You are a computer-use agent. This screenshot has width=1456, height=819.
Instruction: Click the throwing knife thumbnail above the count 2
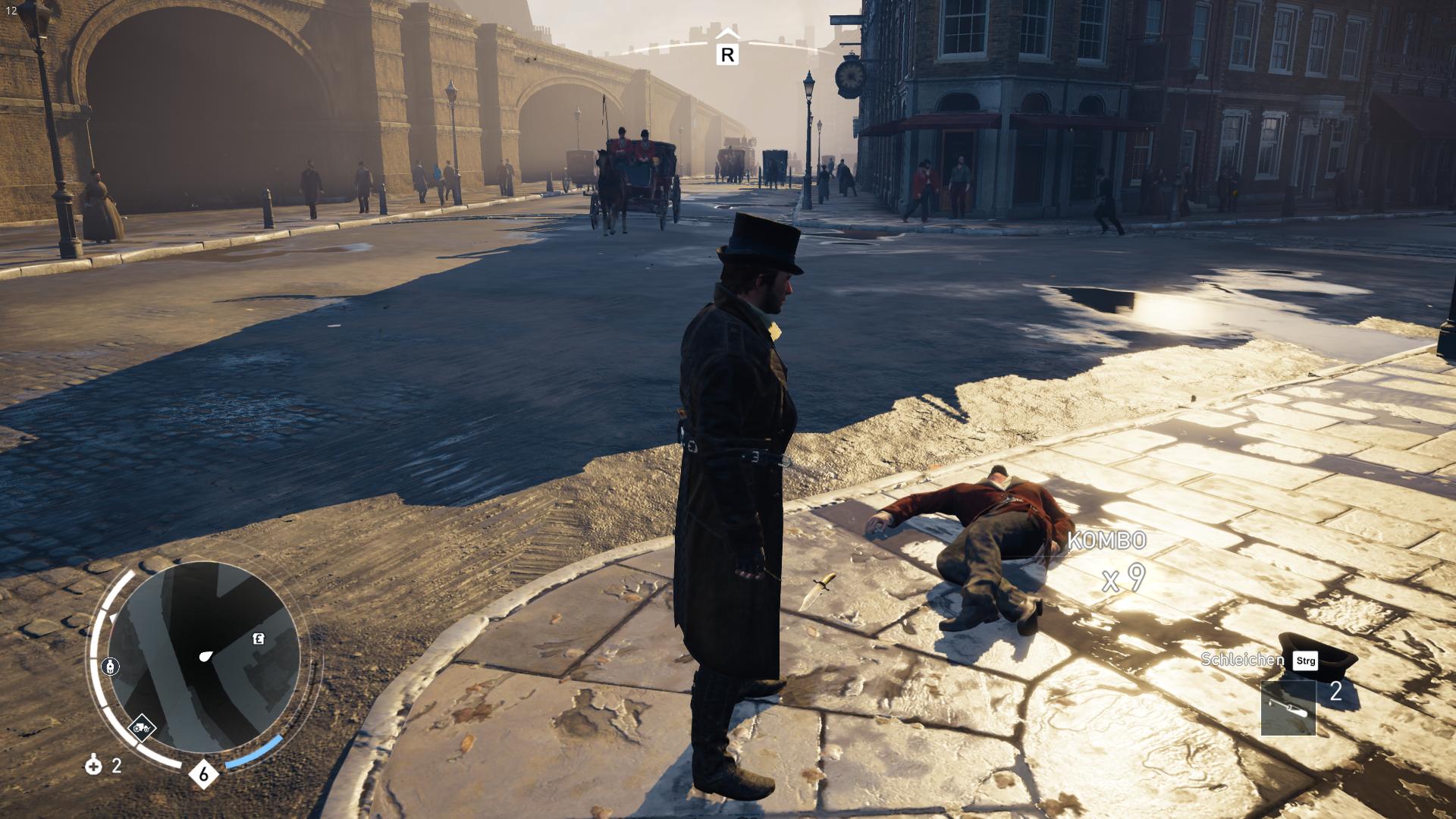coord(1288,709)
